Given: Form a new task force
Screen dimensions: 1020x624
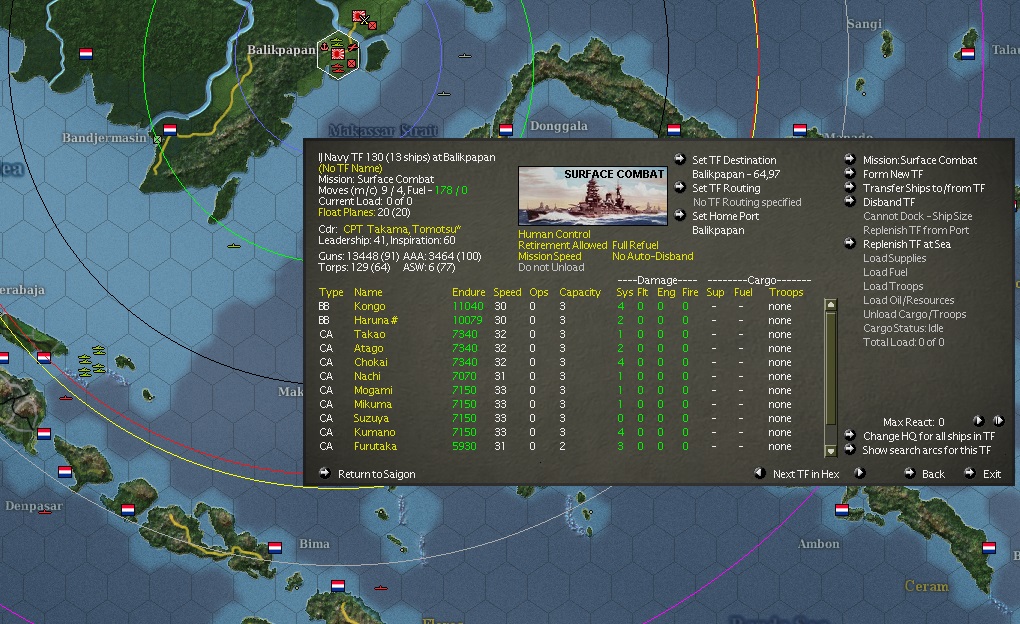Looking at the screenshot, I should pyautogui.click(x=895, y=174).
